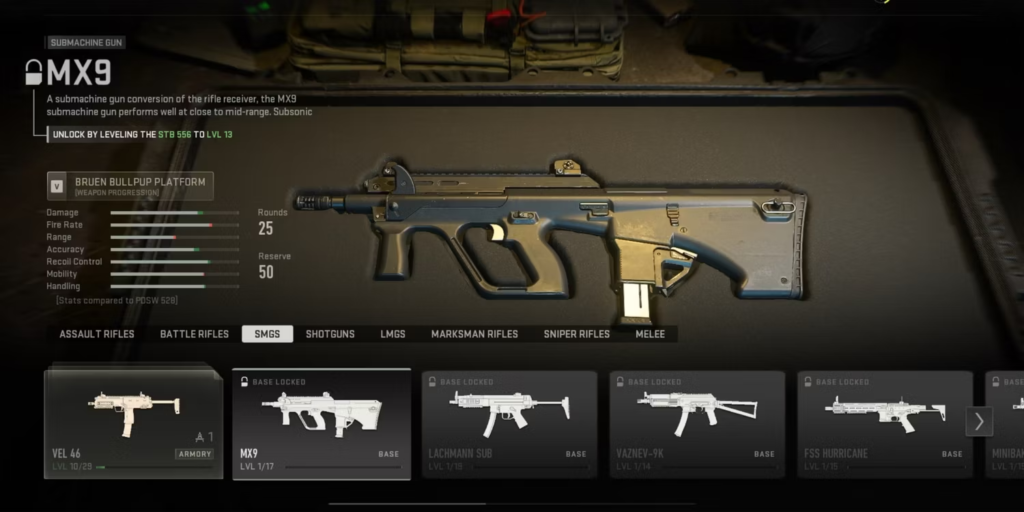Switch to the Assault Rifles tab

[x=97, y=334]
